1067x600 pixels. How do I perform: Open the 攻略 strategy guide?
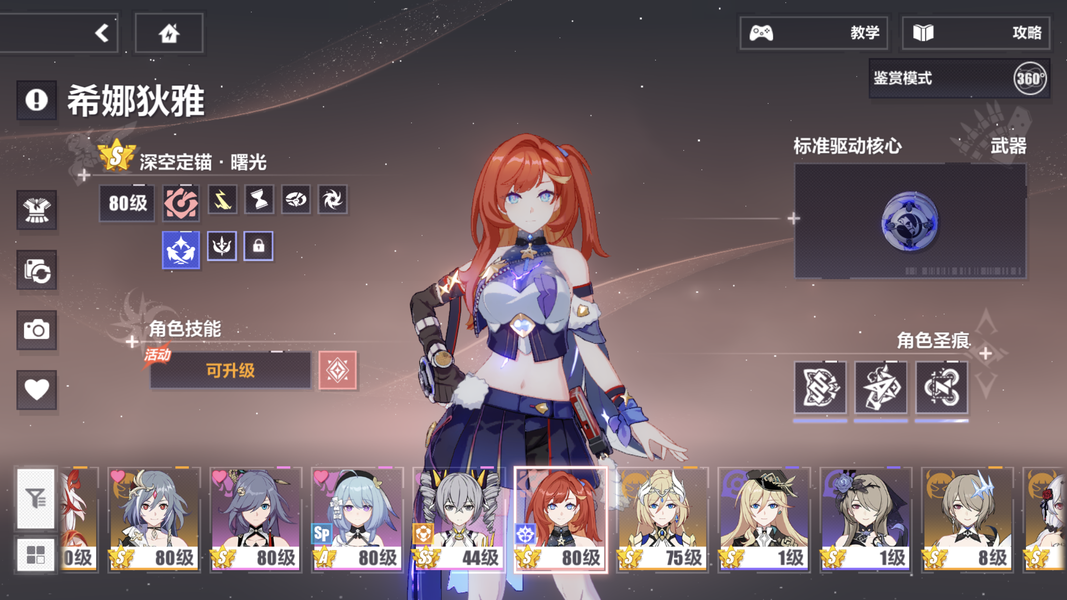pos(975,33)
